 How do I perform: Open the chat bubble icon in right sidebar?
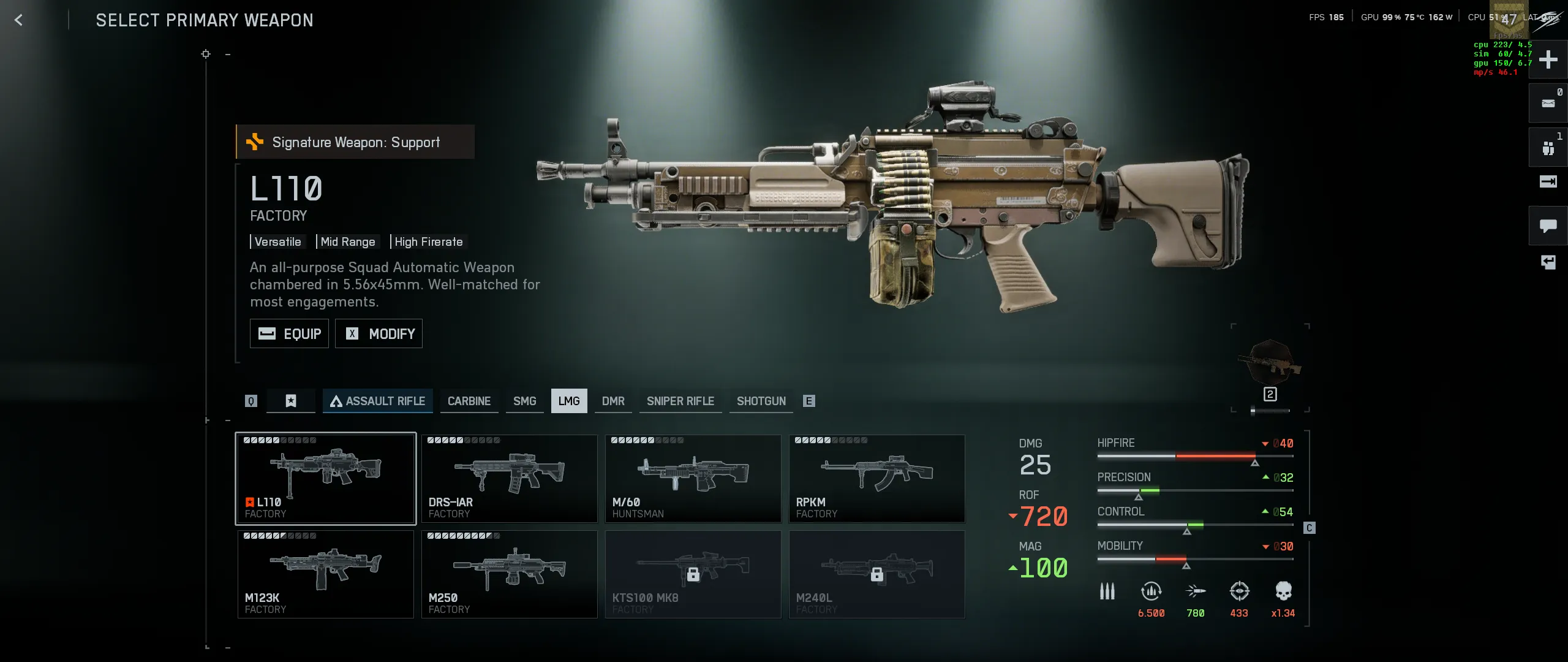pos(1548,226)
